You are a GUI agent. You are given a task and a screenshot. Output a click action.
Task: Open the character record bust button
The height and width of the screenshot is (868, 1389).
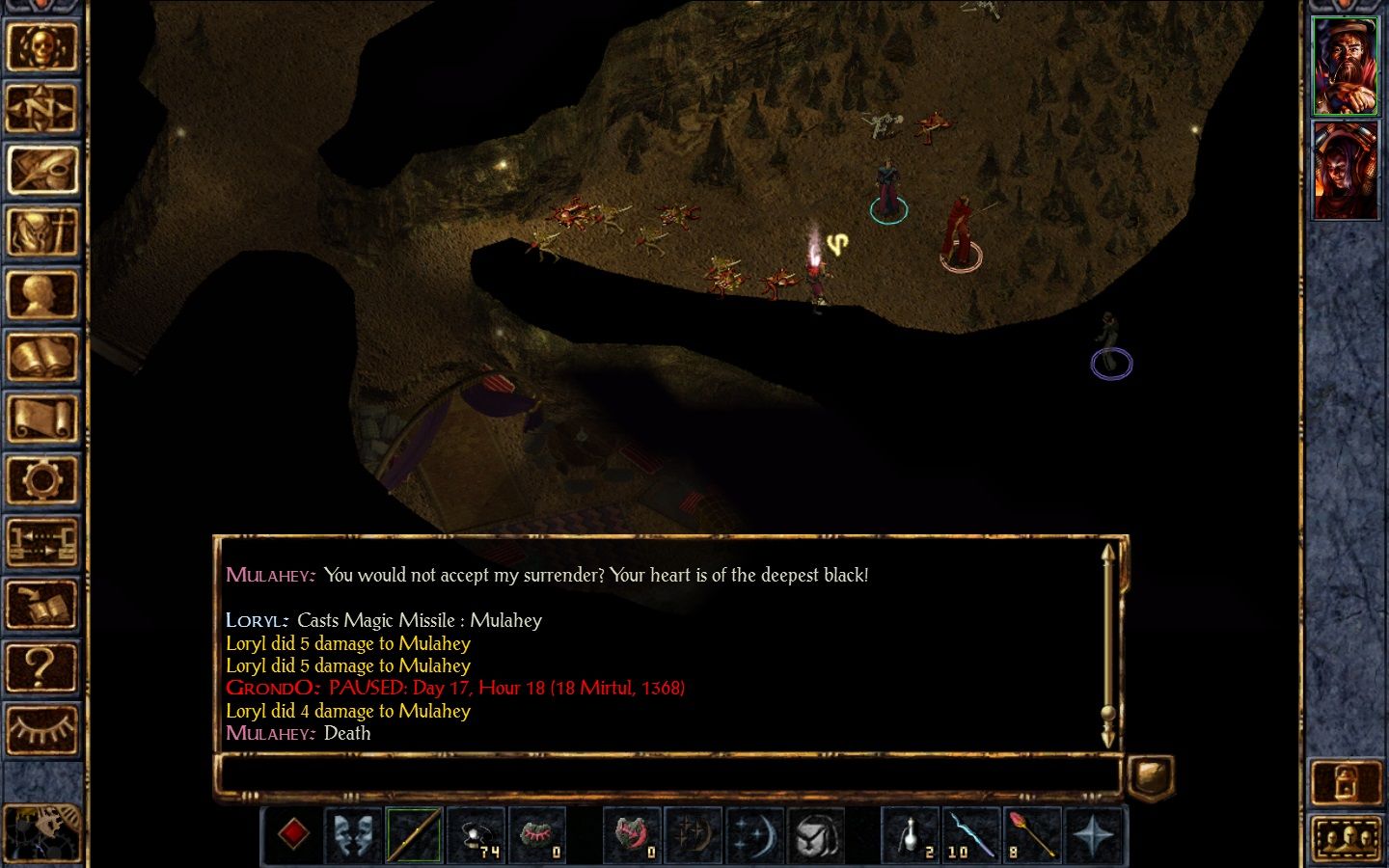click(x=41, y=294)
